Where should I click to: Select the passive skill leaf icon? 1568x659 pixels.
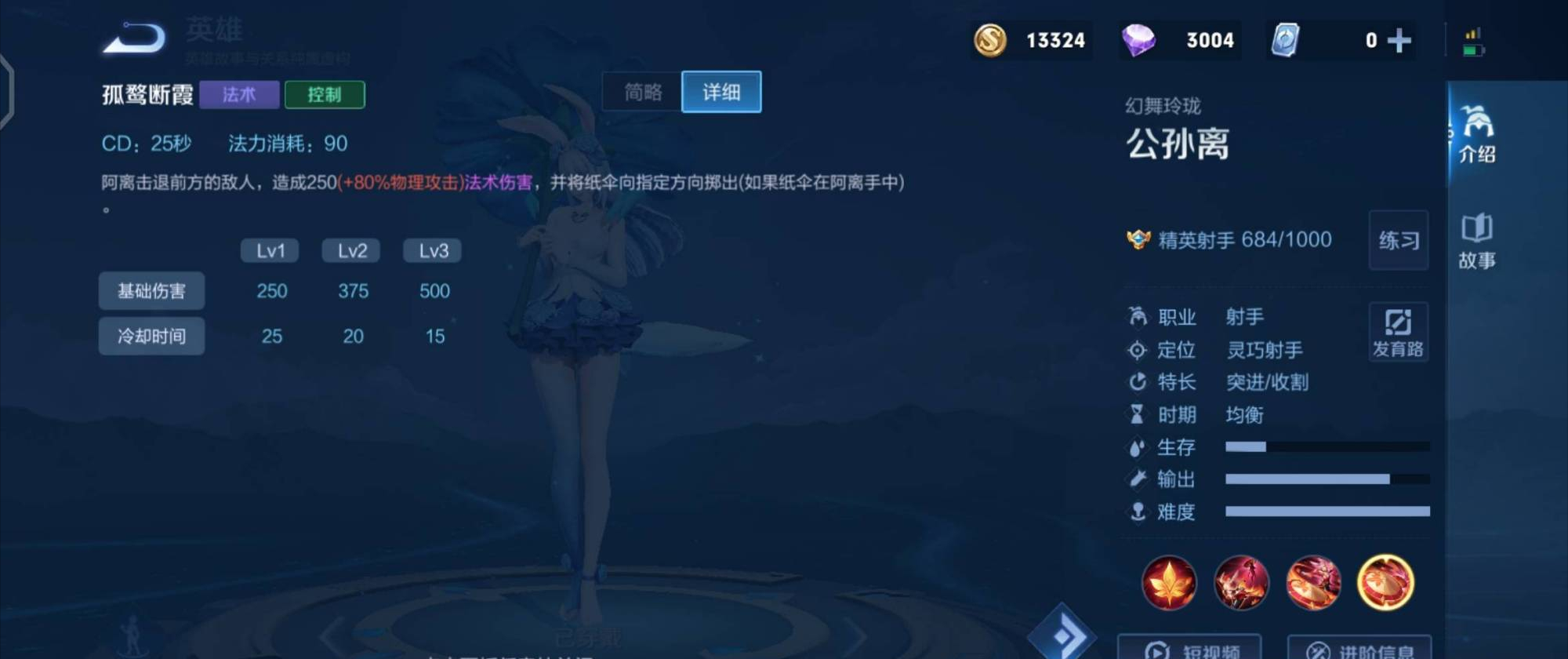1169,584
